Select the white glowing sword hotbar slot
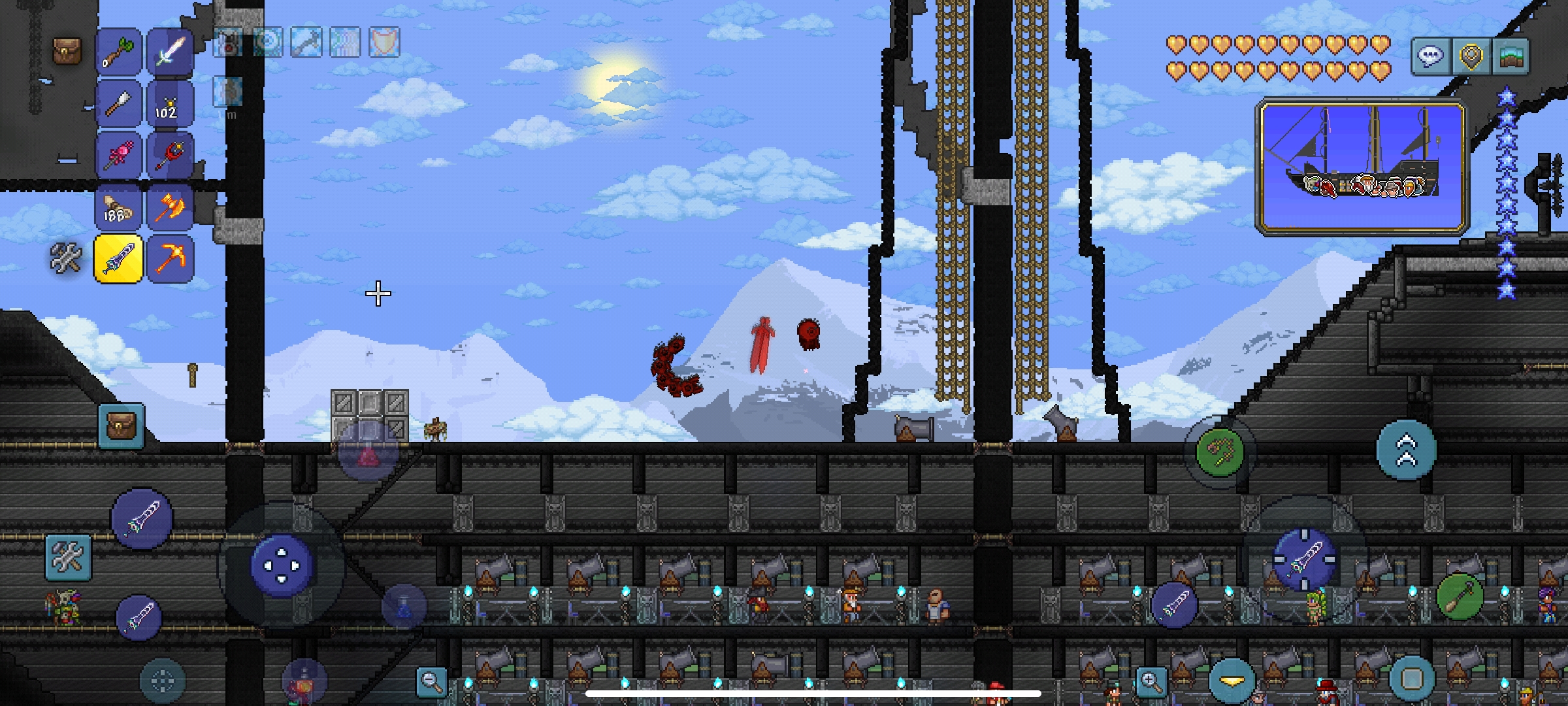 coord(170,51)
